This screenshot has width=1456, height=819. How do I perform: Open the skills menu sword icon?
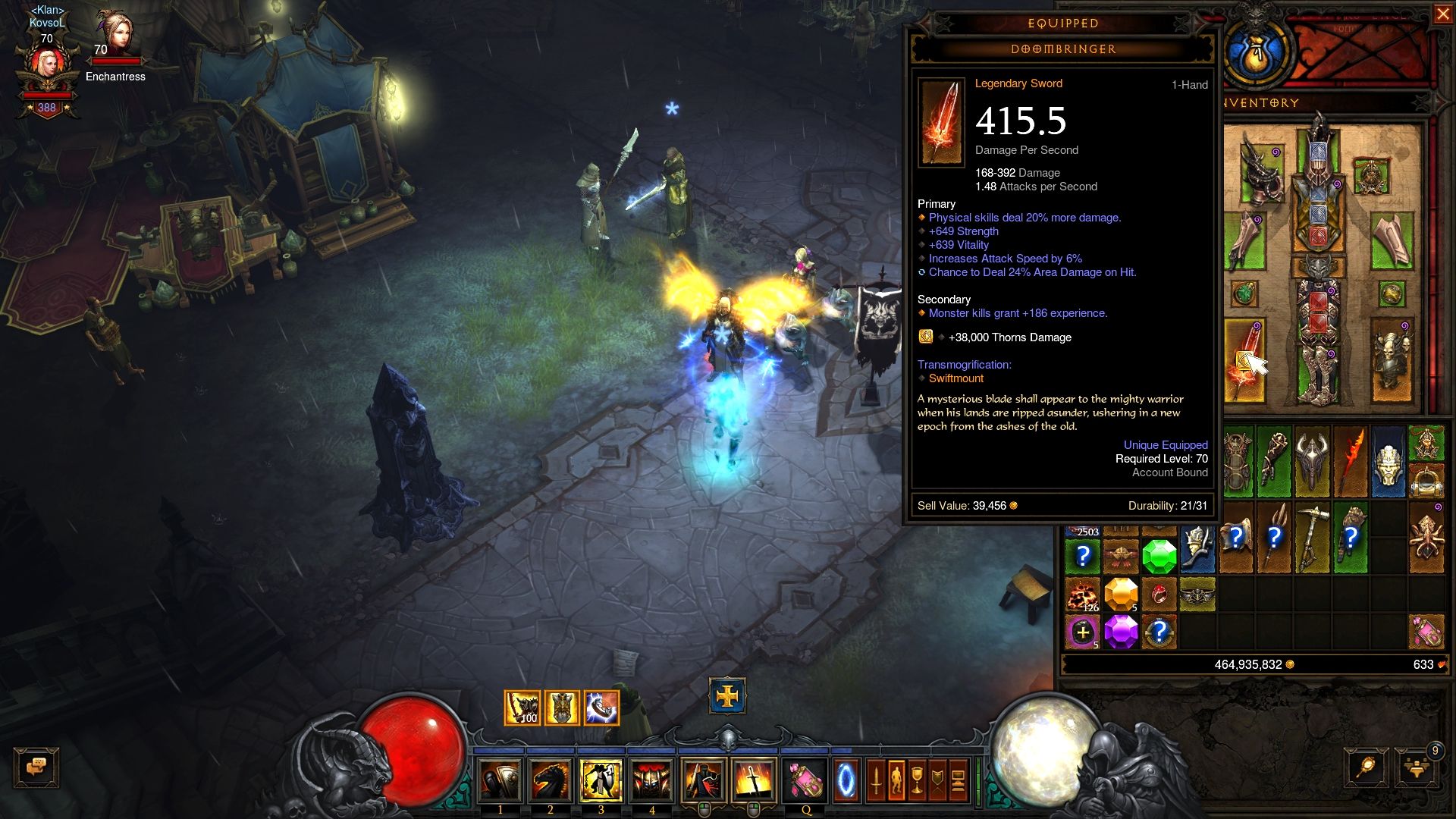[x=876, y=780]
